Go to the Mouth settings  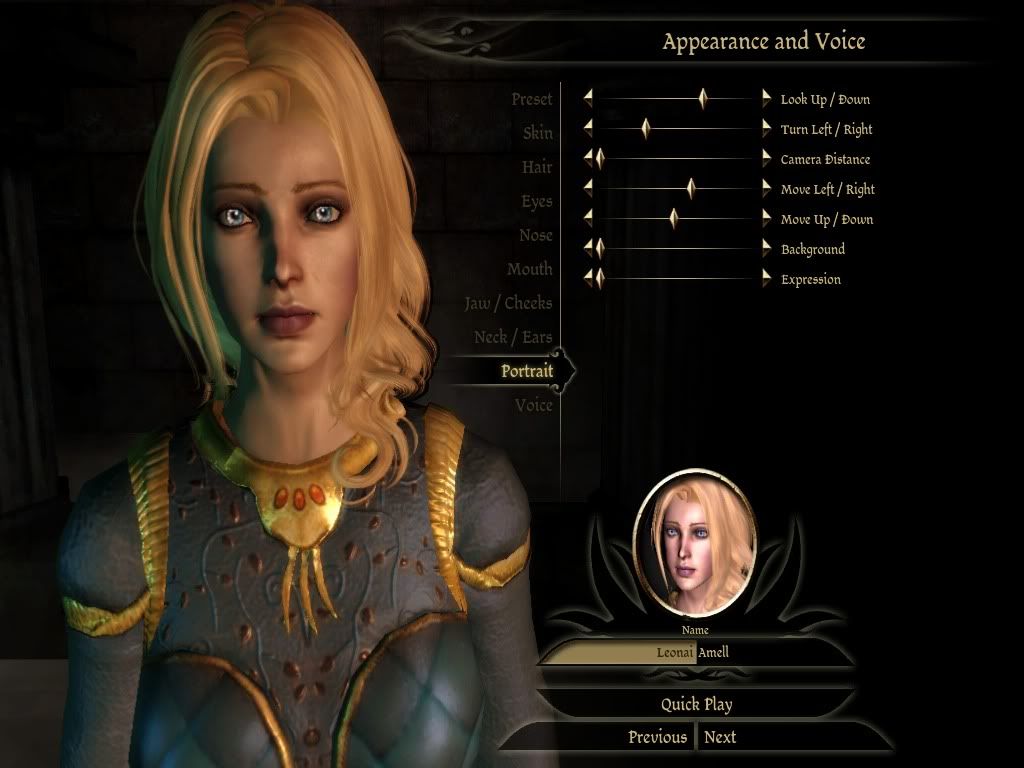[529, 269]
